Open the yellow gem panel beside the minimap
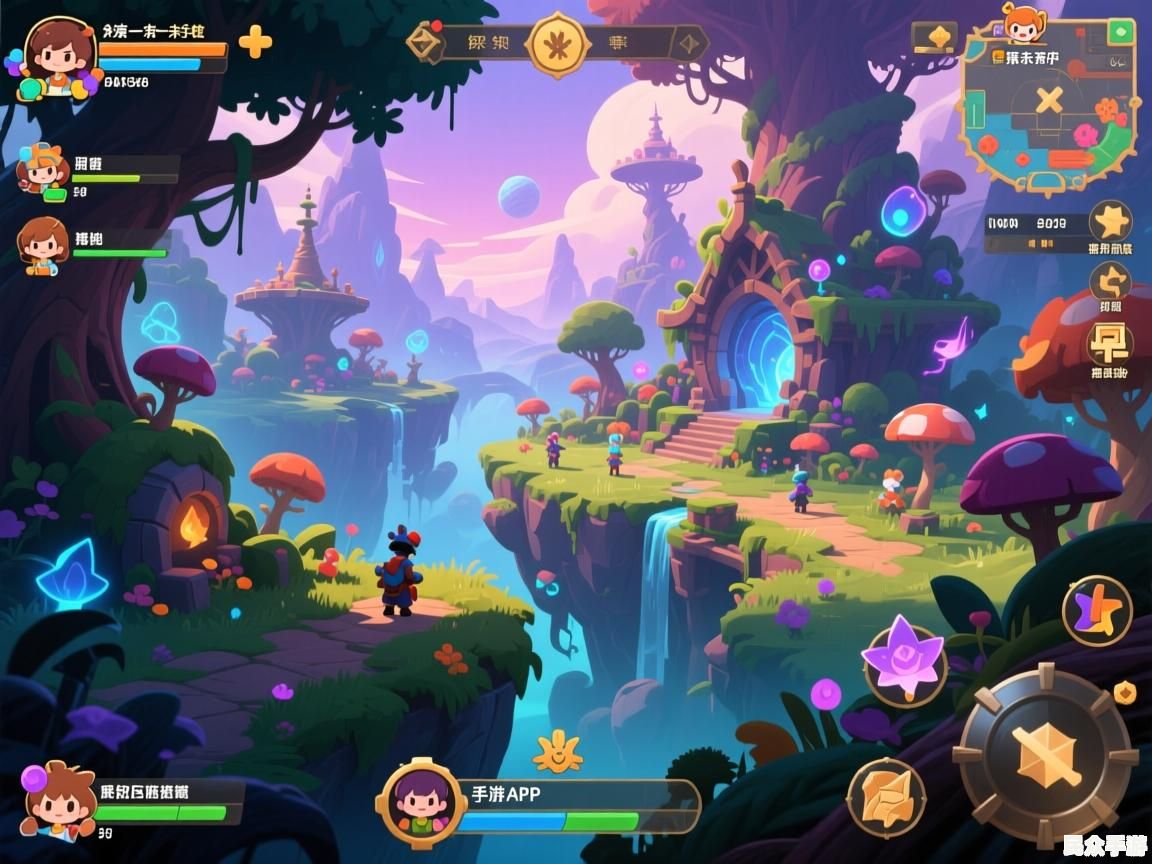 pyautogui.click(x=935, y=37)
